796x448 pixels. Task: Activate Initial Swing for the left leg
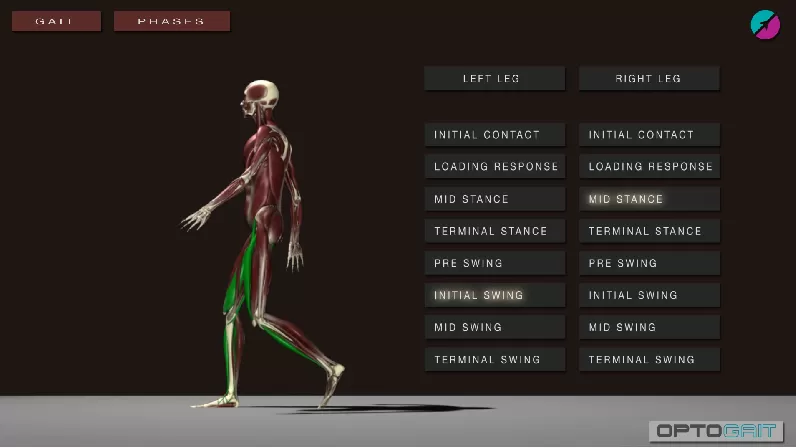(x=494, y=295)
